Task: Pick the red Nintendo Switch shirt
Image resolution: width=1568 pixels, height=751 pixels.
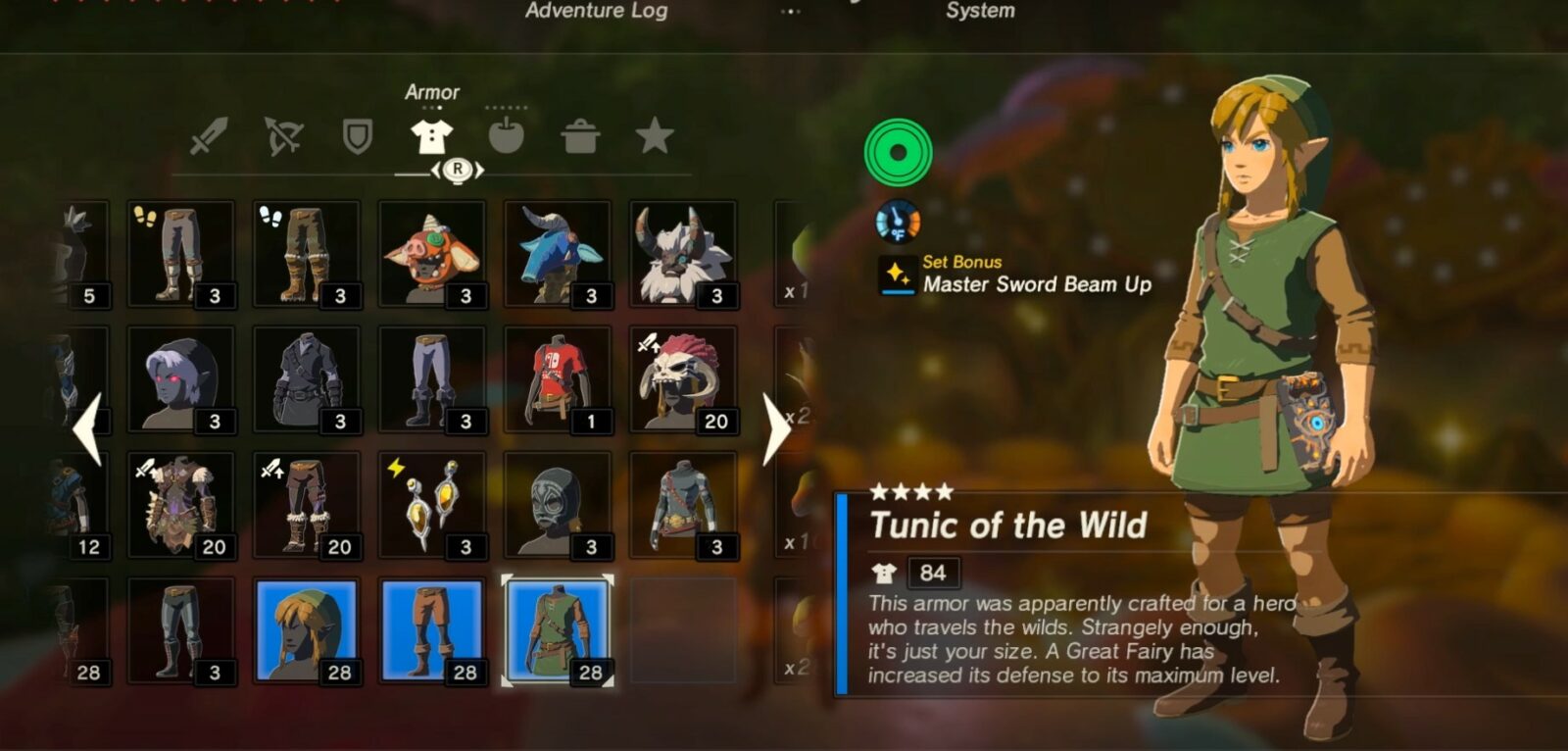Action: tap(558, 380)
